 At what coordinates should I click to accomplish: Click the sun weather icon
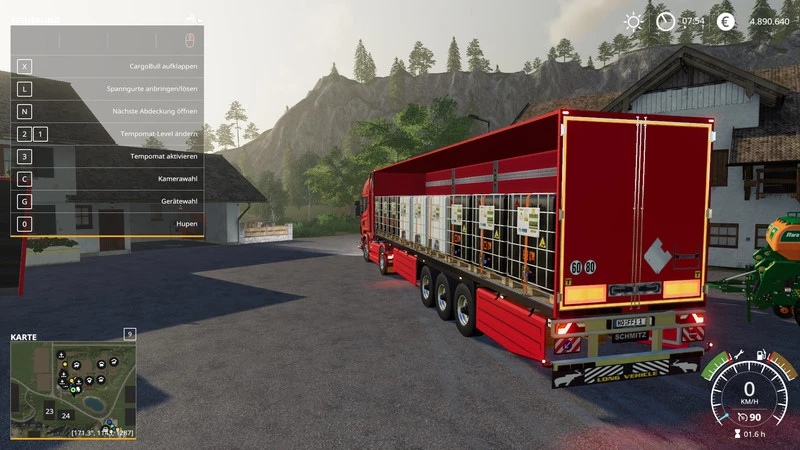[x=633, y=21]
